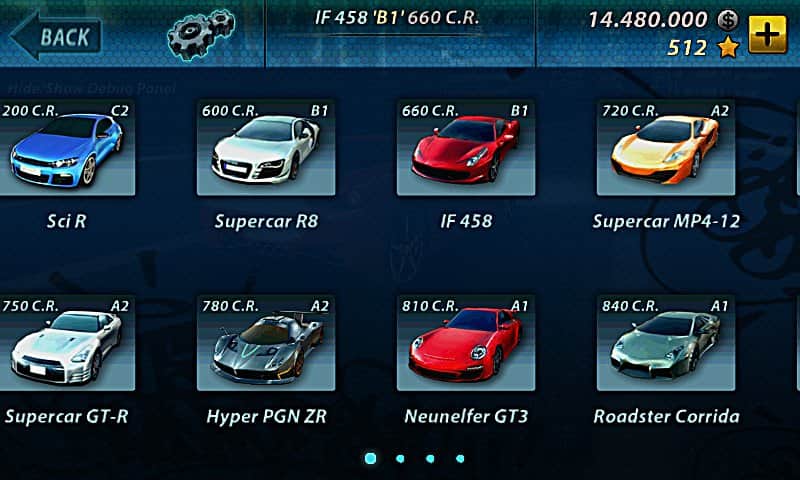Screen dimensions: 800x480
Task: Choose the white Supercar R8
Action: click(x=265, y=148)
